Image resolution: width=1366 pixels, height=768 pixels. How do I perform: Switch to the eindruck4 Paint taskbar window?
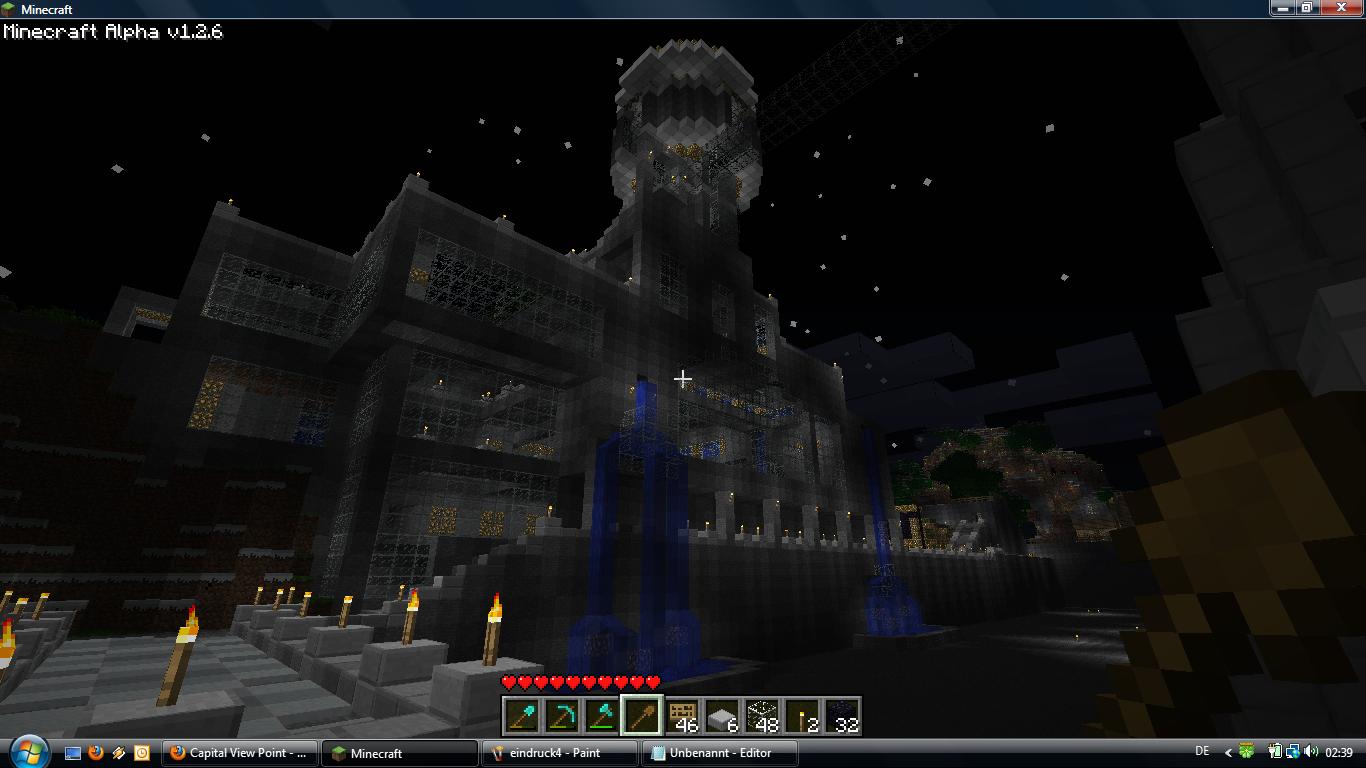coord(559,753)
